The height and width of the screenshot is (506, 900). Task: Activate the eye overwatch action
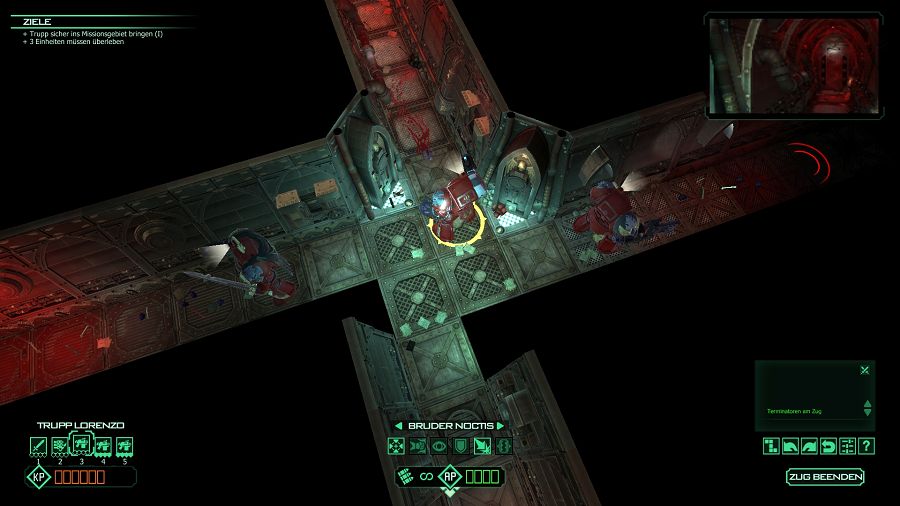(x=439, y=446)
